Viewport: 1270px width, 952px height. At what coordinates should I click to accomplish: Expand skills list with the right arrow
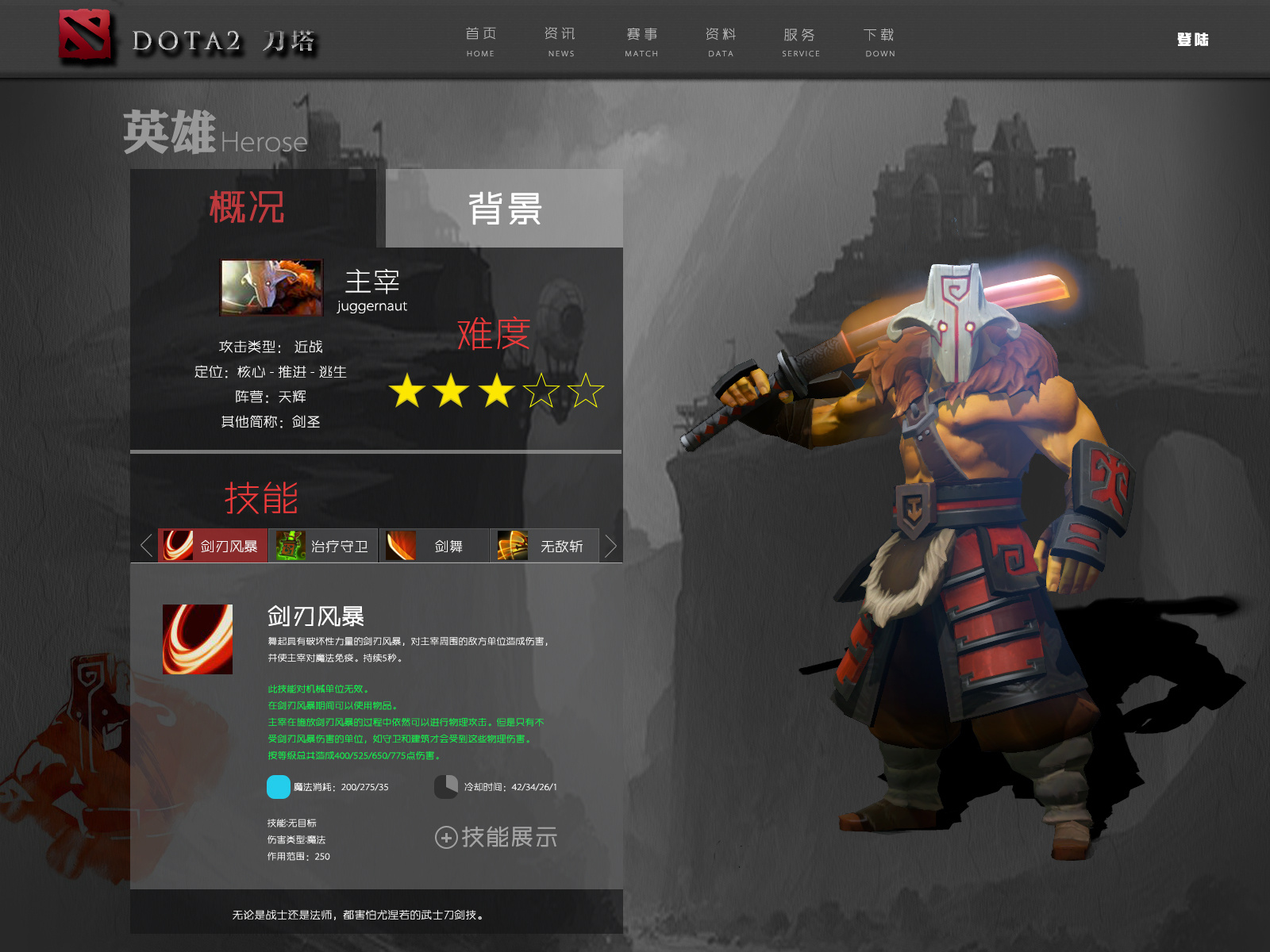tap(611, 546)
